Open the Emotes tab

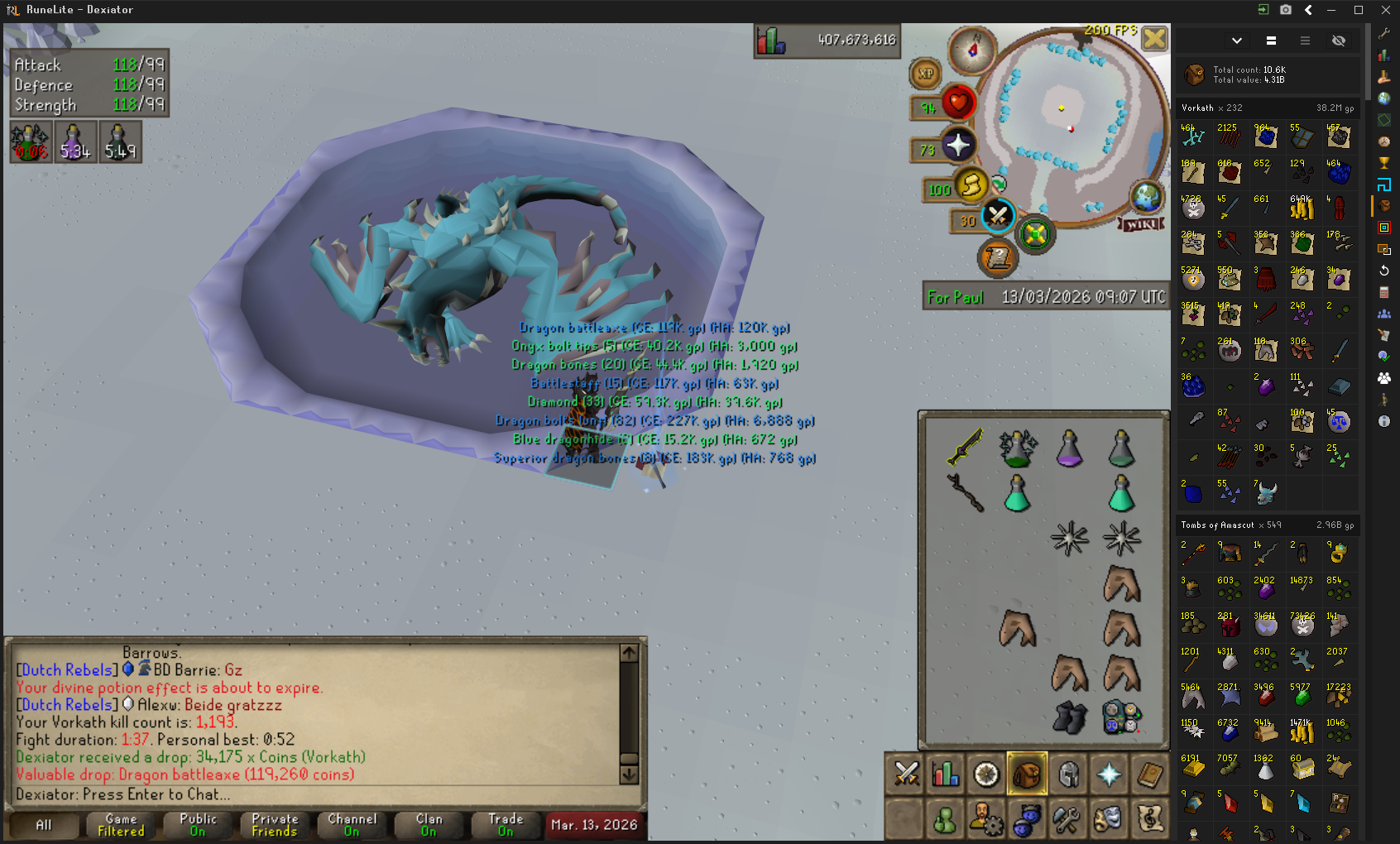tap(1108, 819)
